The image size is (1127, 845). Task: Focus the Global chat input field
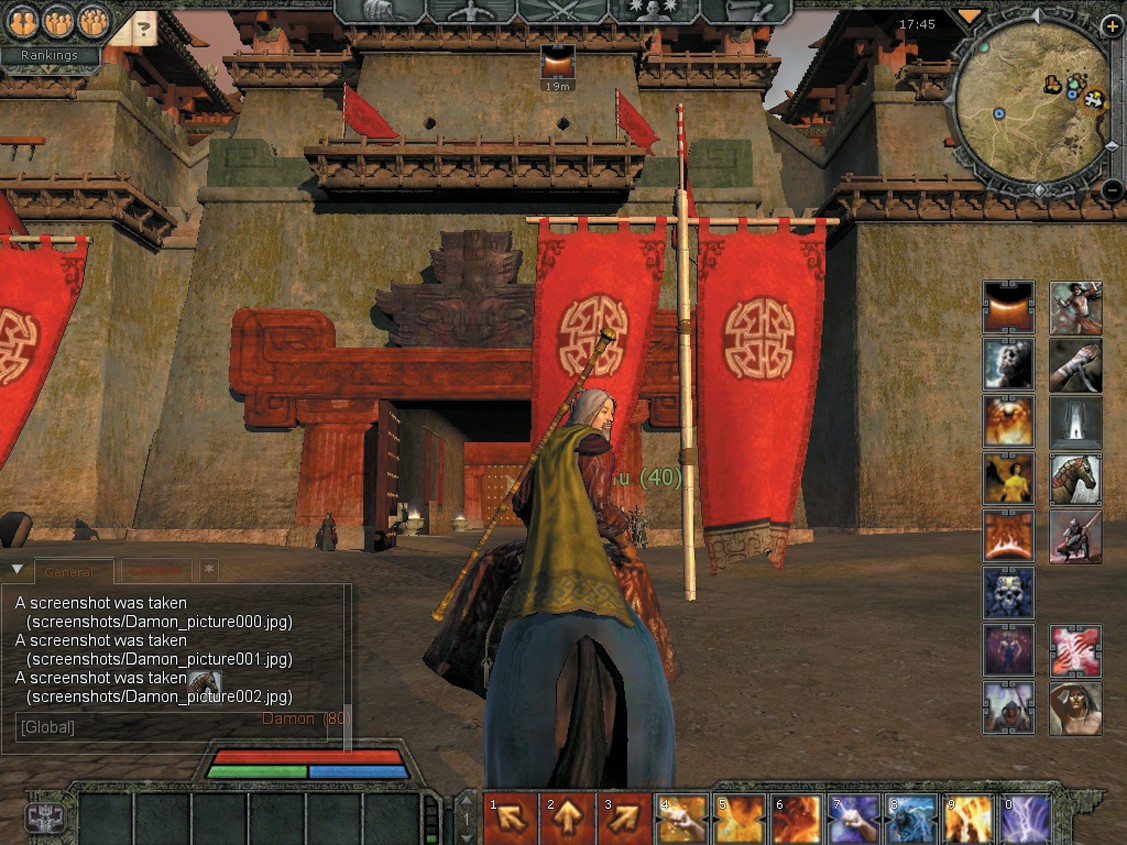pos(170,727)
